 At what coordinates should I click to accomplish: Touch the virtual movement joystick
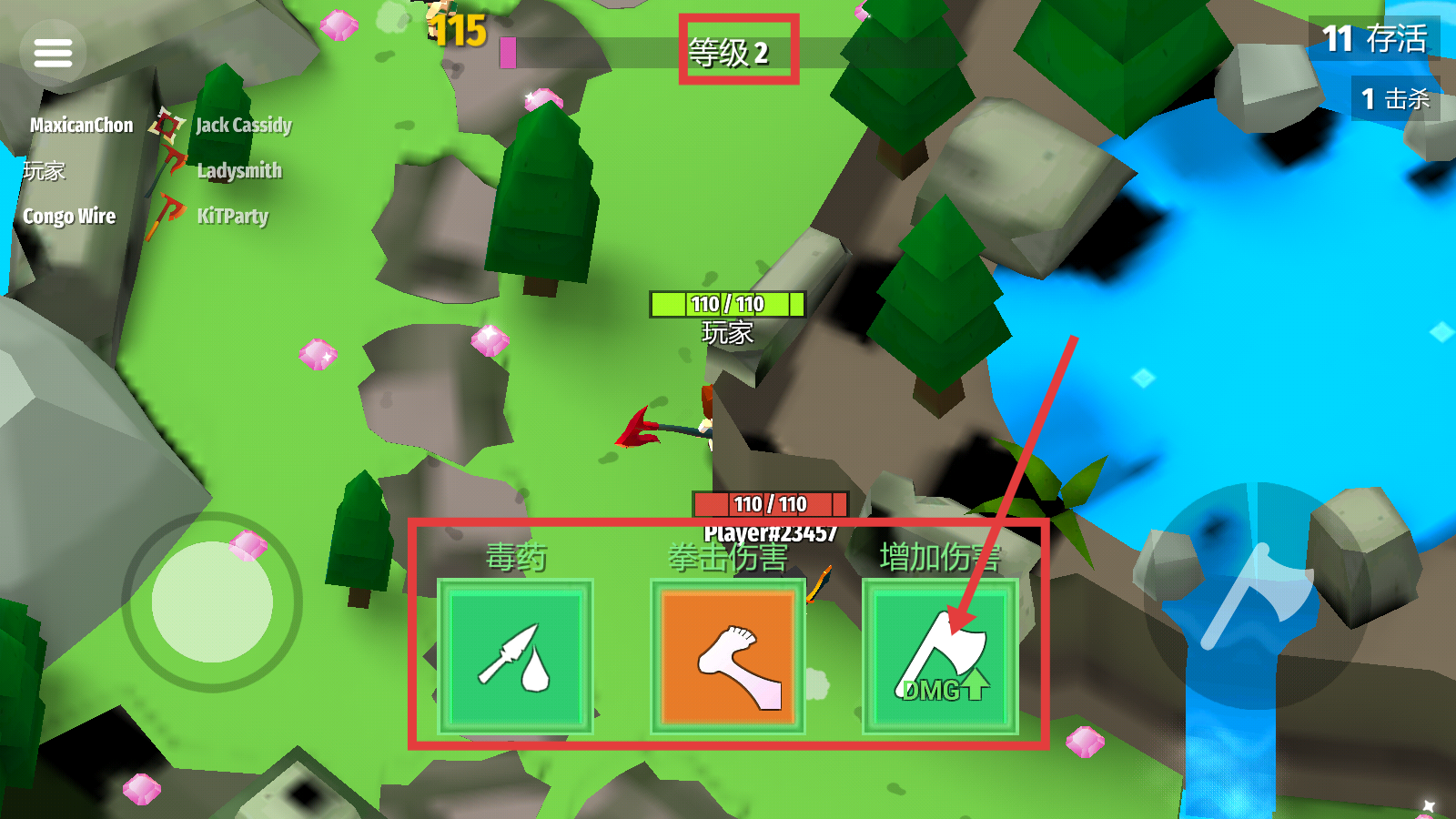tap(212, 602)
